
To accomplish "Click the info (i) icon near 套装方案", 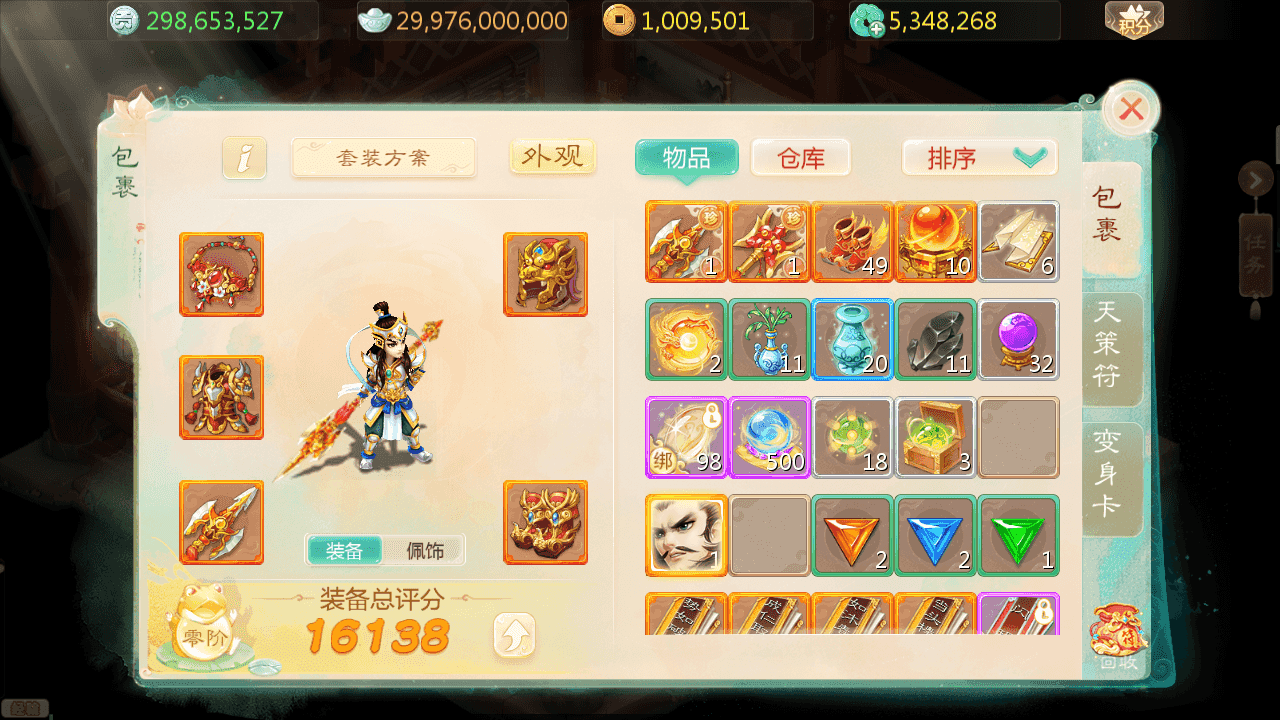I will (x=244, y=157).
